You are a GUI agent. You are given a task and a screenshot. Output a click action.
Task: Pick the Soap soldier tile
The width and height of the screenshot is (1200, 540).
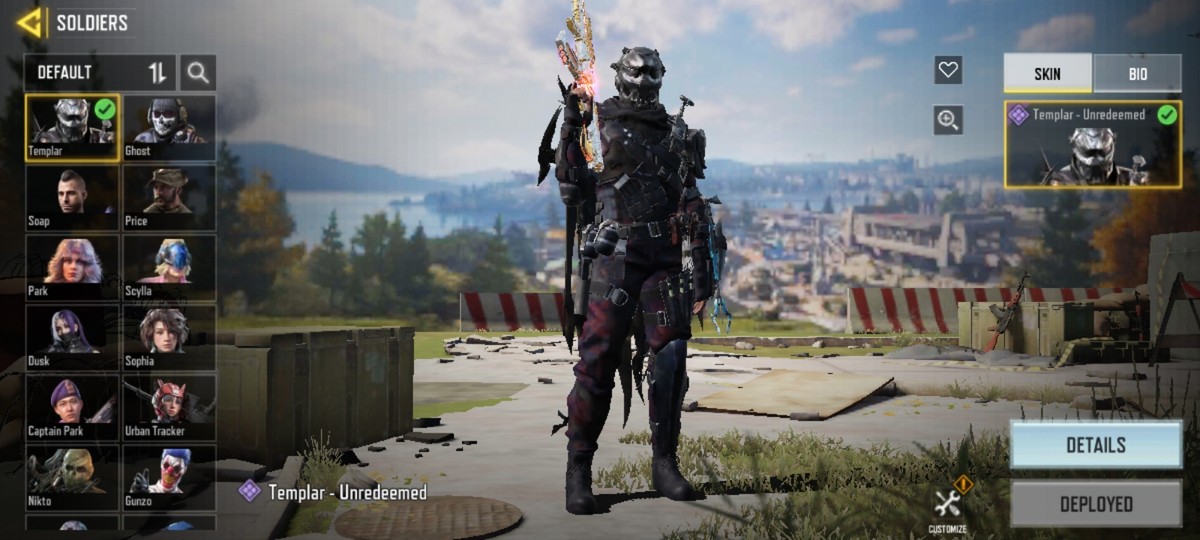point(73,197)
